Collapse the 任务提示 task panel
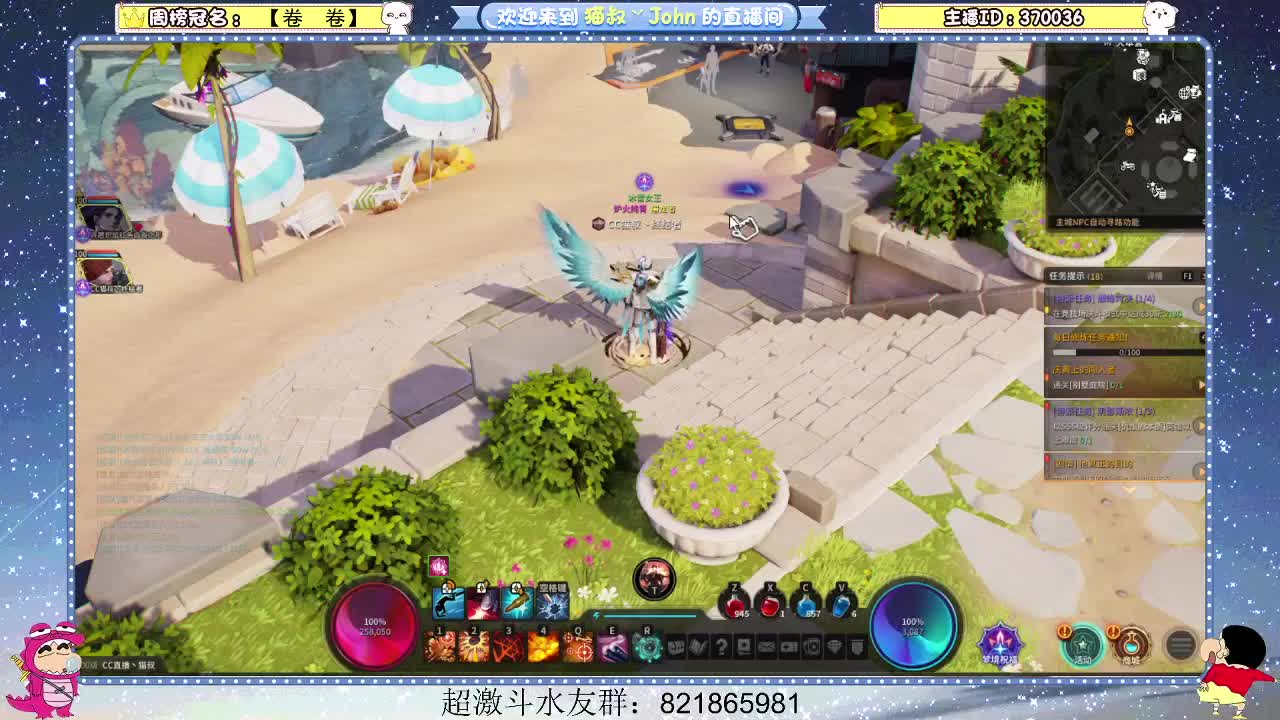 1206,277
